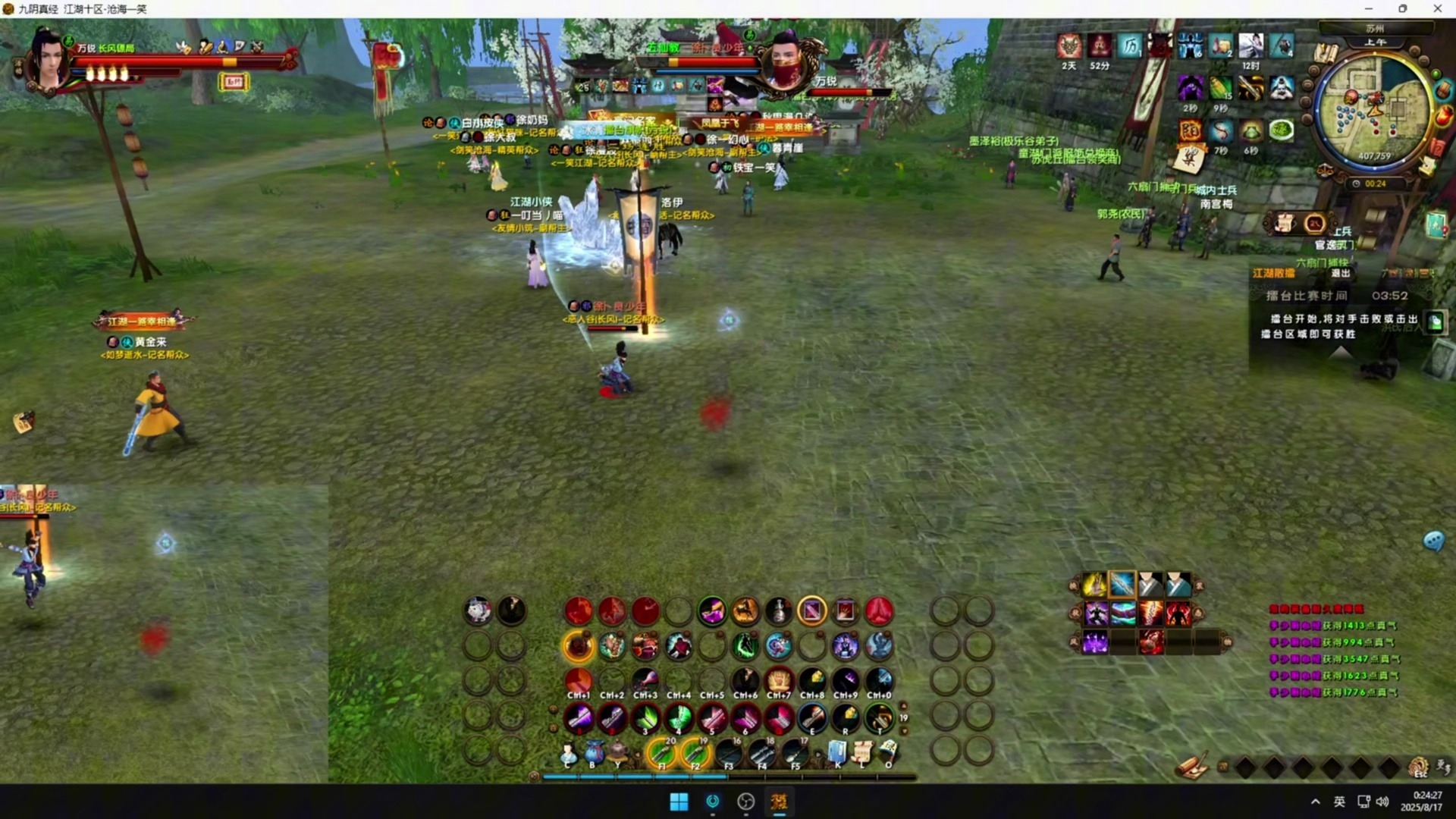The height and width of the screenshot is (819, 1456).
Task: Activate the Ctrl+7 golden fist skill
Action: coord(778,679)
